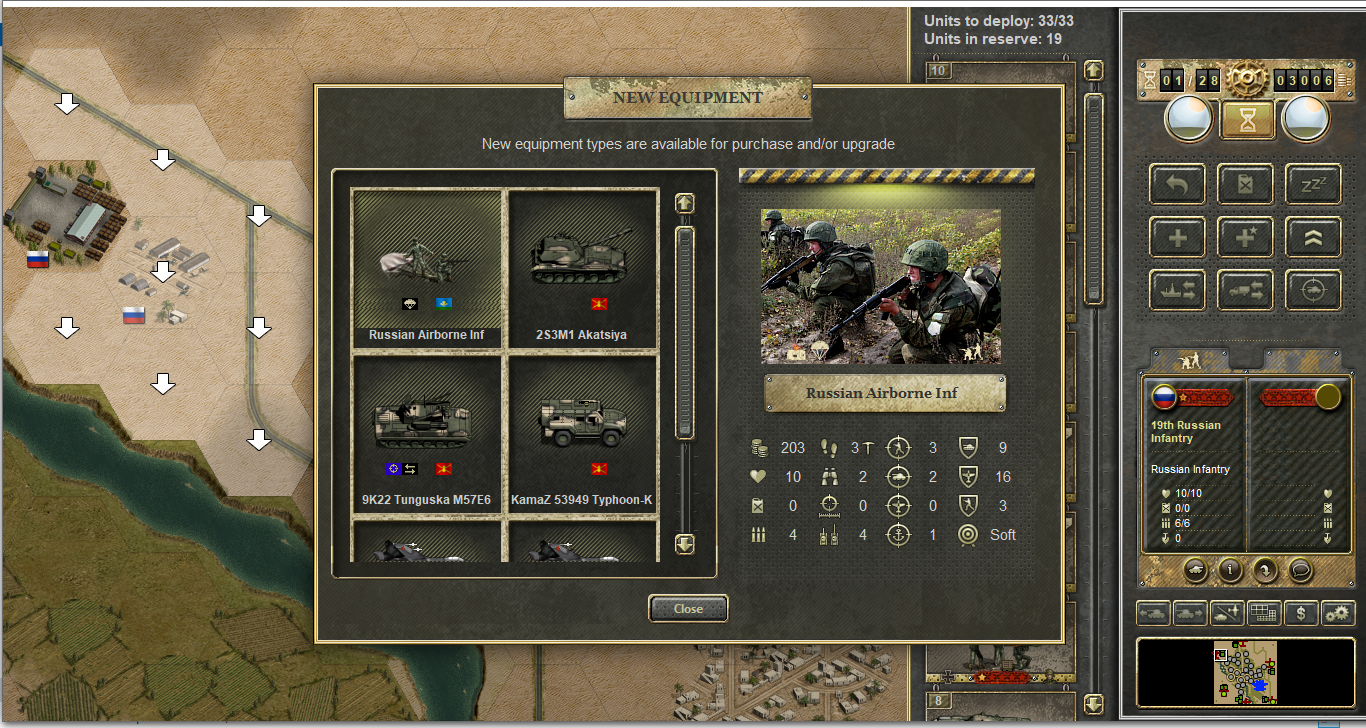Click the minimap

[1245, 672]
